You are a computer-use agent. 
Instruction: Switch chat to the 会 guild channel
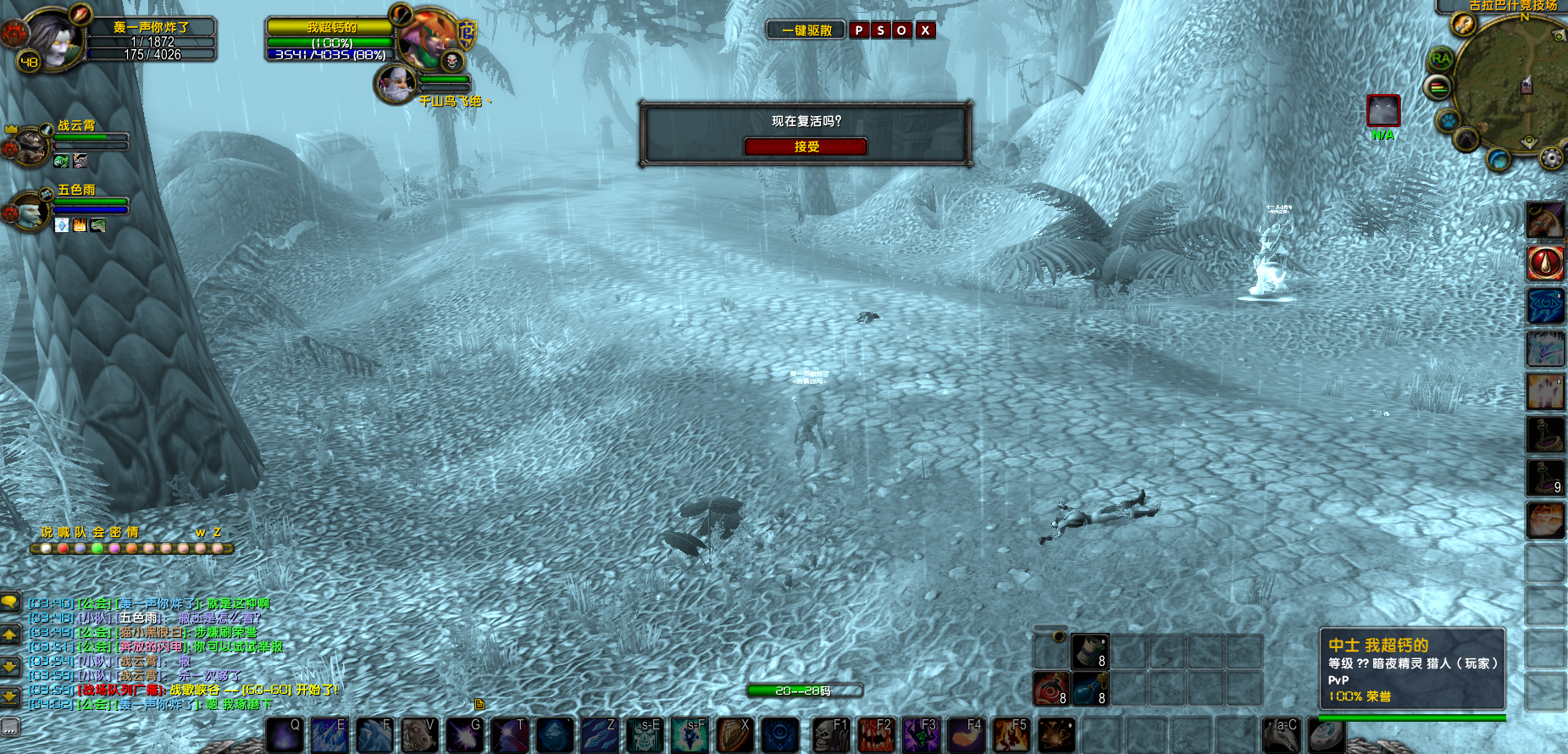(x=98, y=533)
